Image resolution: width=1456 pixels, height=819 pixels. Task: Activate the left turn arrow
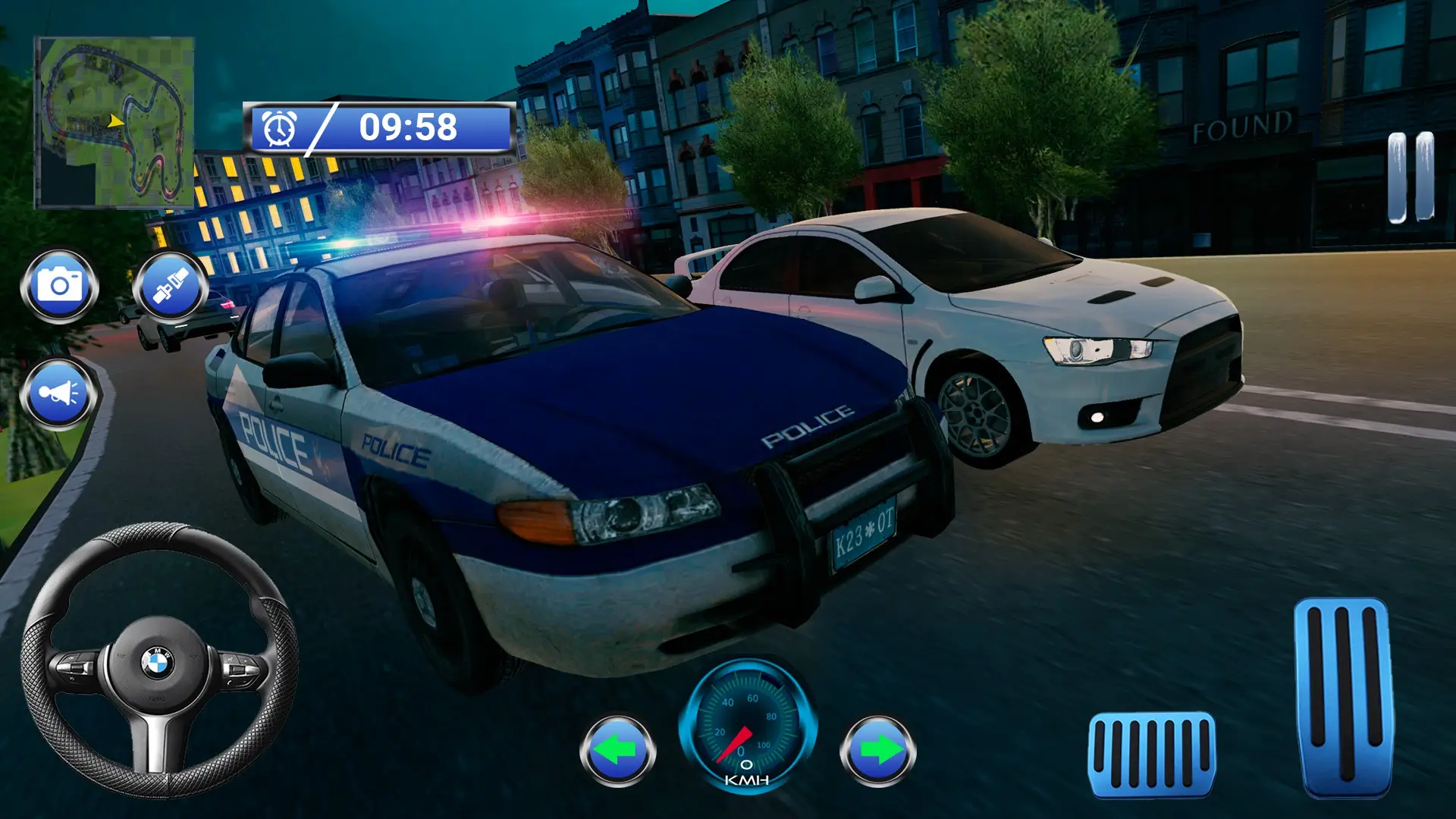click(617, 752)
